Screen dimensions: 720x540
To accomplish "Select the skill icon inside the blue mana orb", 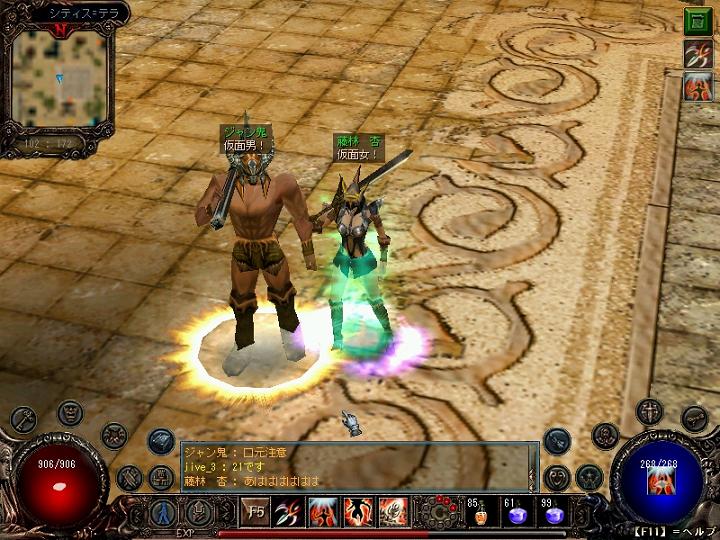I will click(659, 480).
